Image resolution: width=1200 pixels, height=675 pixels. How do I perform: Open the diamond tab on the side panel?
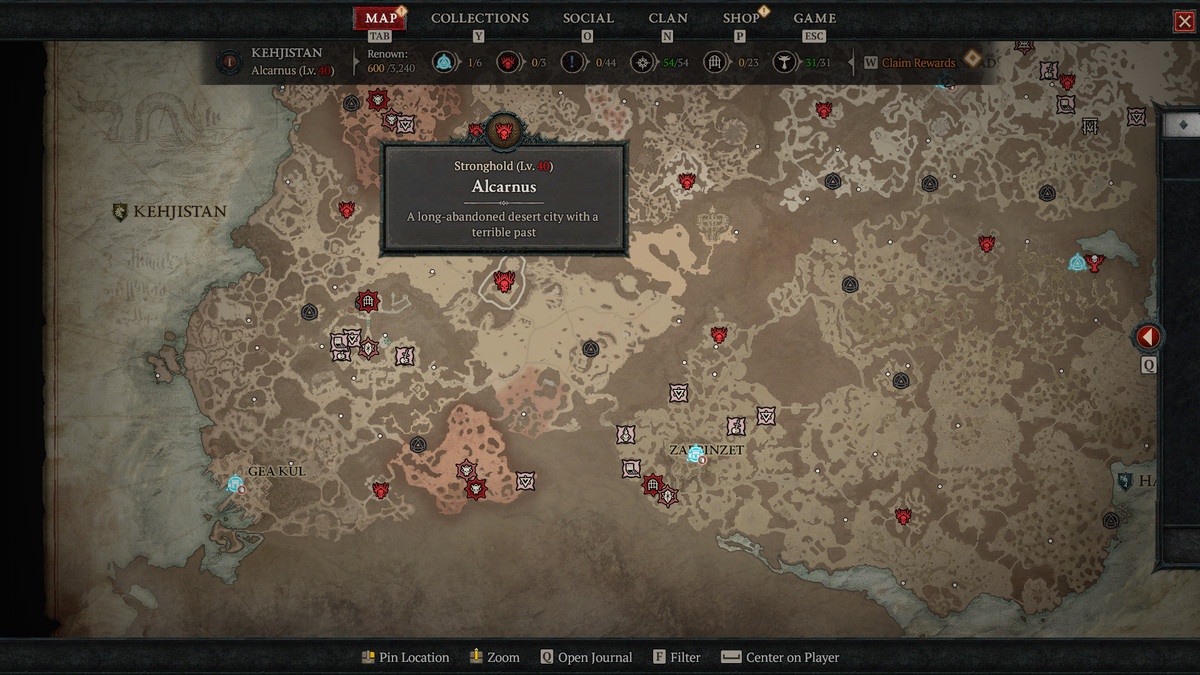pyautogui.click(x=1183, y=124)
